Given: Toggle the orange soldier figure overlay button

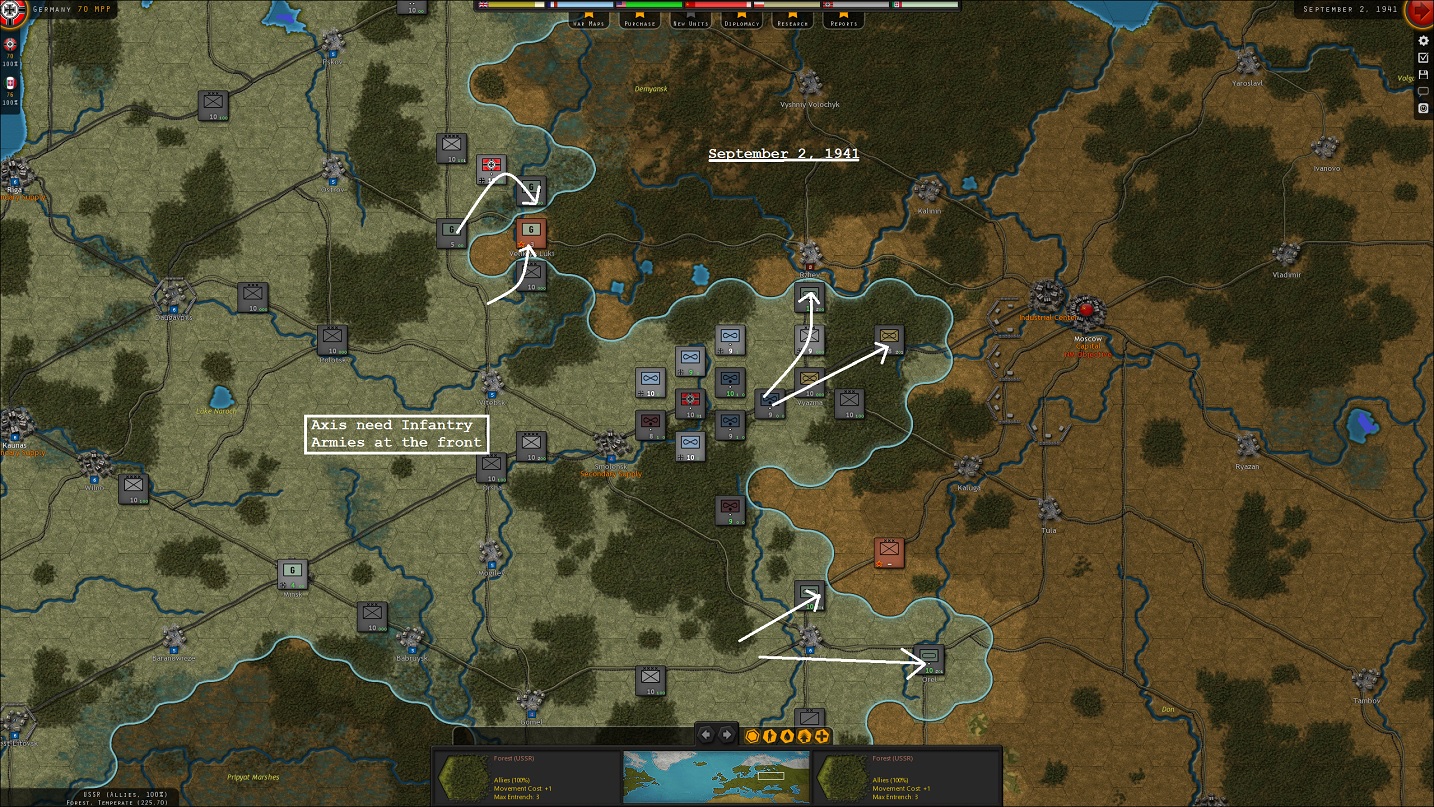Looking at the screenshot, I should pyautogui.click(x=770, y=736).
